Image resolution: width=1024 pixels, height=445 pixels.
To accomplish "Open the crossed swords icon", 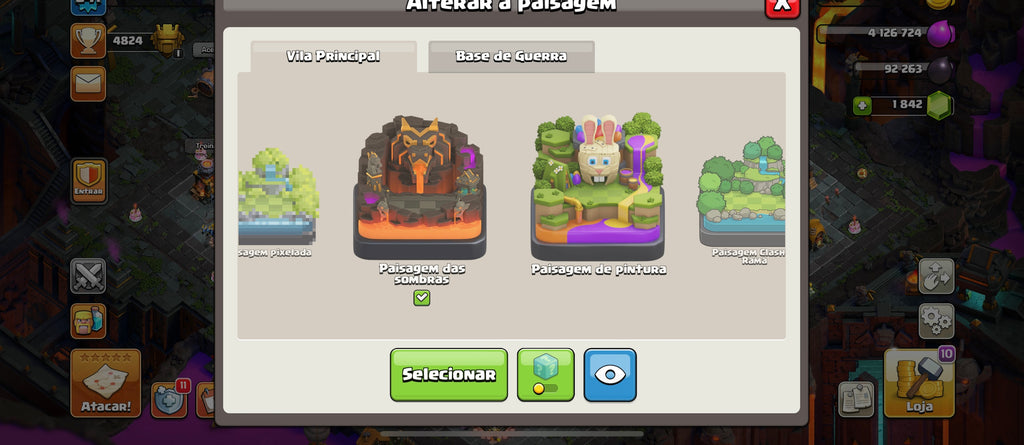I will coord(88,276).
